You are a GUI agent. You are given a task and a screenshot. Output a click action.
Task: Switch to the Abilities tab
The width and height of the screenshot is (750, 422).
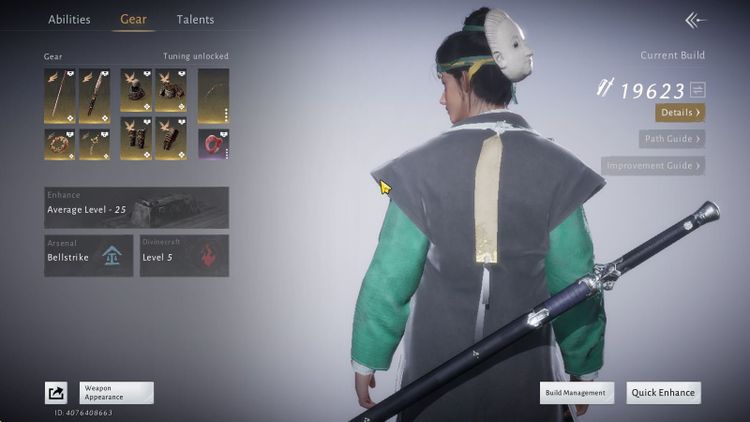tap(69, 19)
